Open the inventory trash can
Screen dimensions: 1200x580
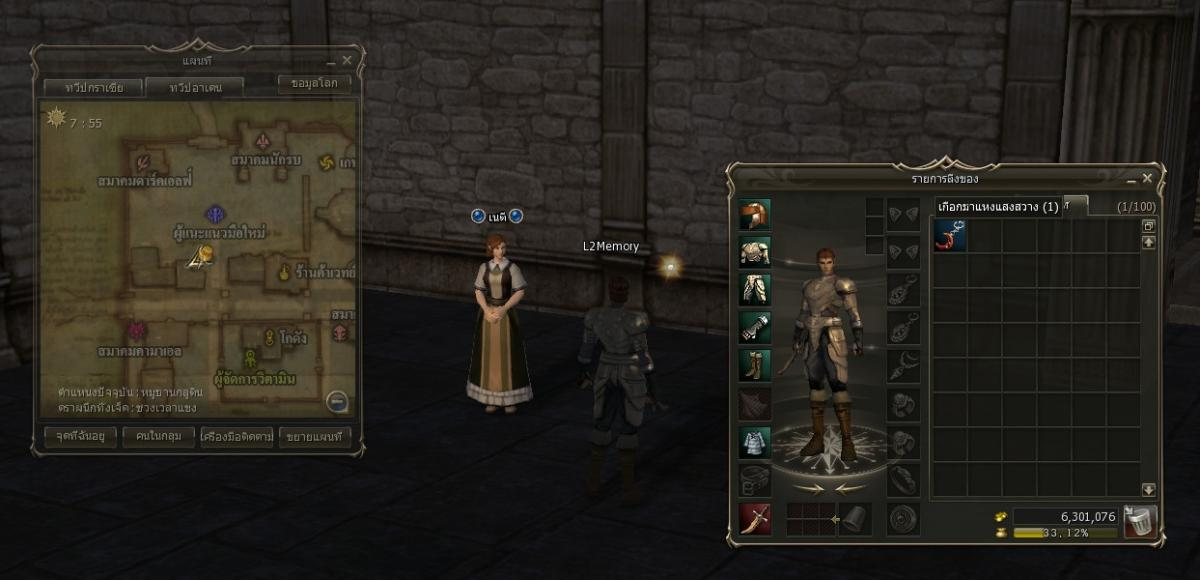pos(1139,521)
